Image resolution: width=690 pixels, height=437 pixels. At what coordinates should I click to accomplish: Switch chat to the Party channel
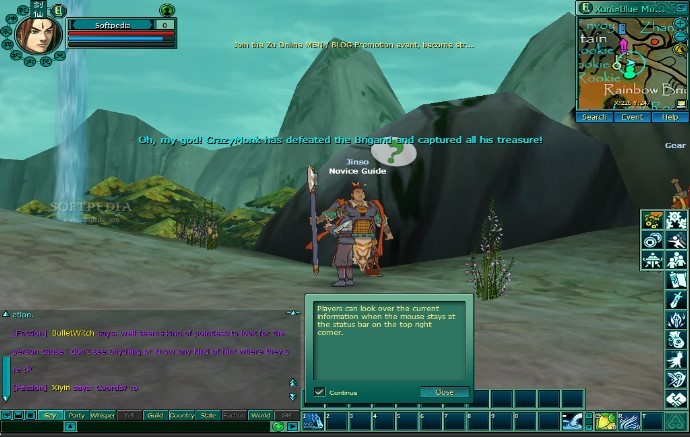(76, 415)
